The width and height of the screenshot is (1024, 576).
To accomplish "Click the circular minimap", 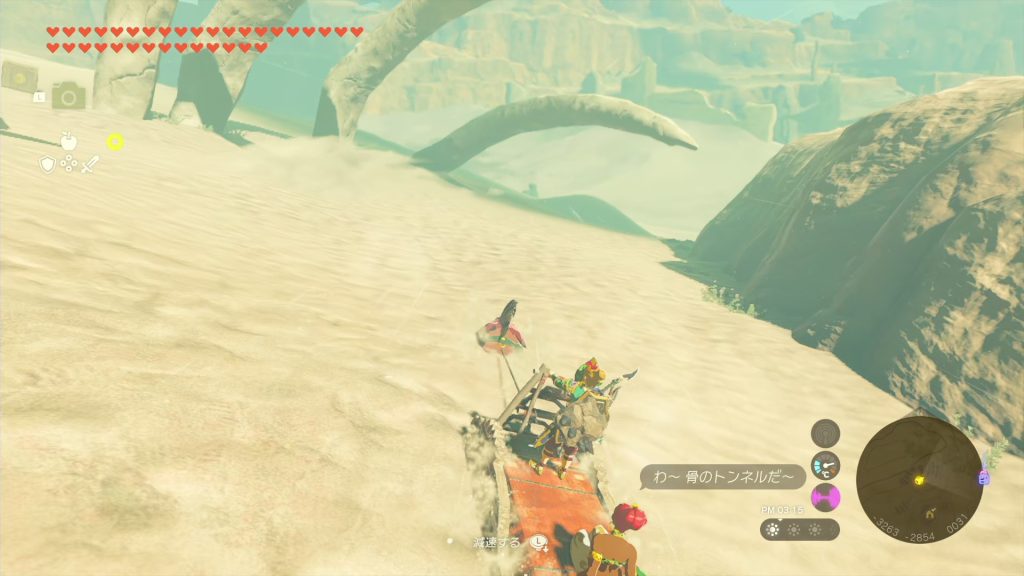I will (x=919, y=479).
